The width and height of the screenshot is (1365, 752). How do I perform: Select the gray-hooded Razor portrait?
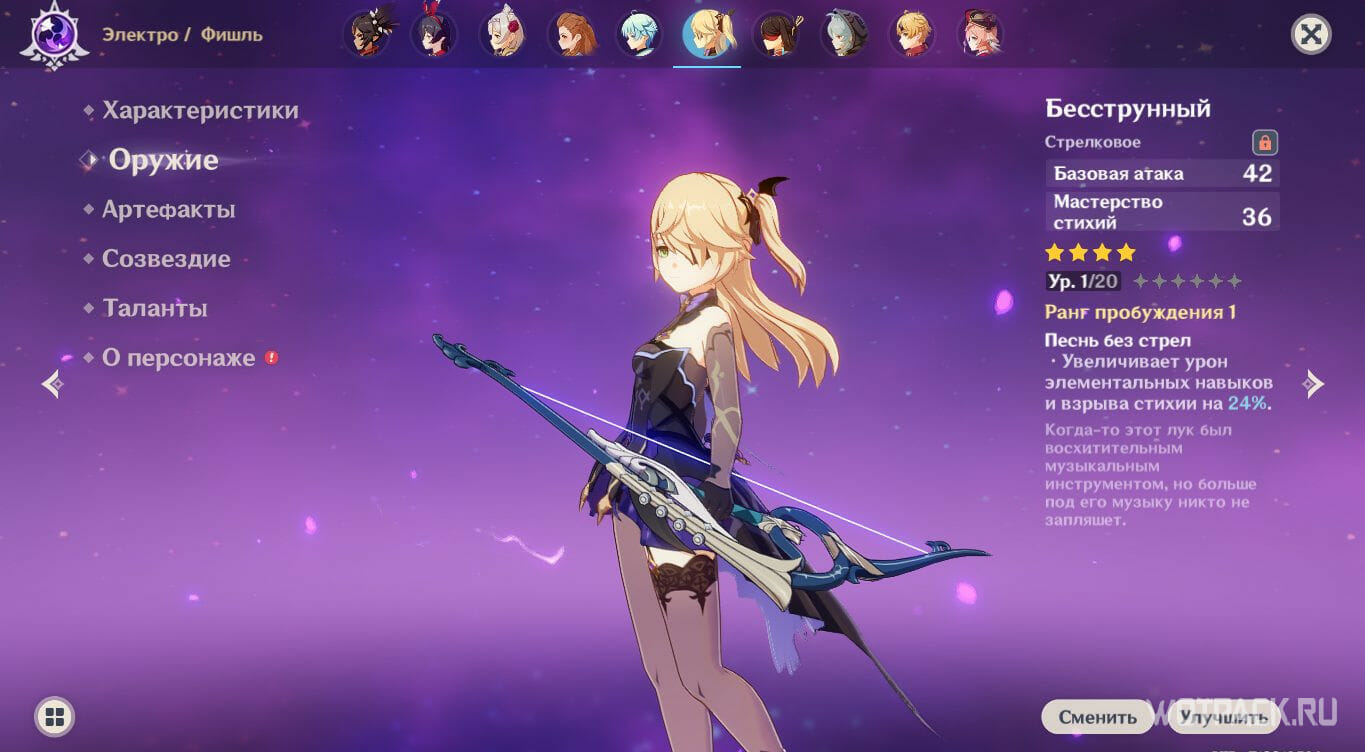pyautogui.click(x=843, y=35)
